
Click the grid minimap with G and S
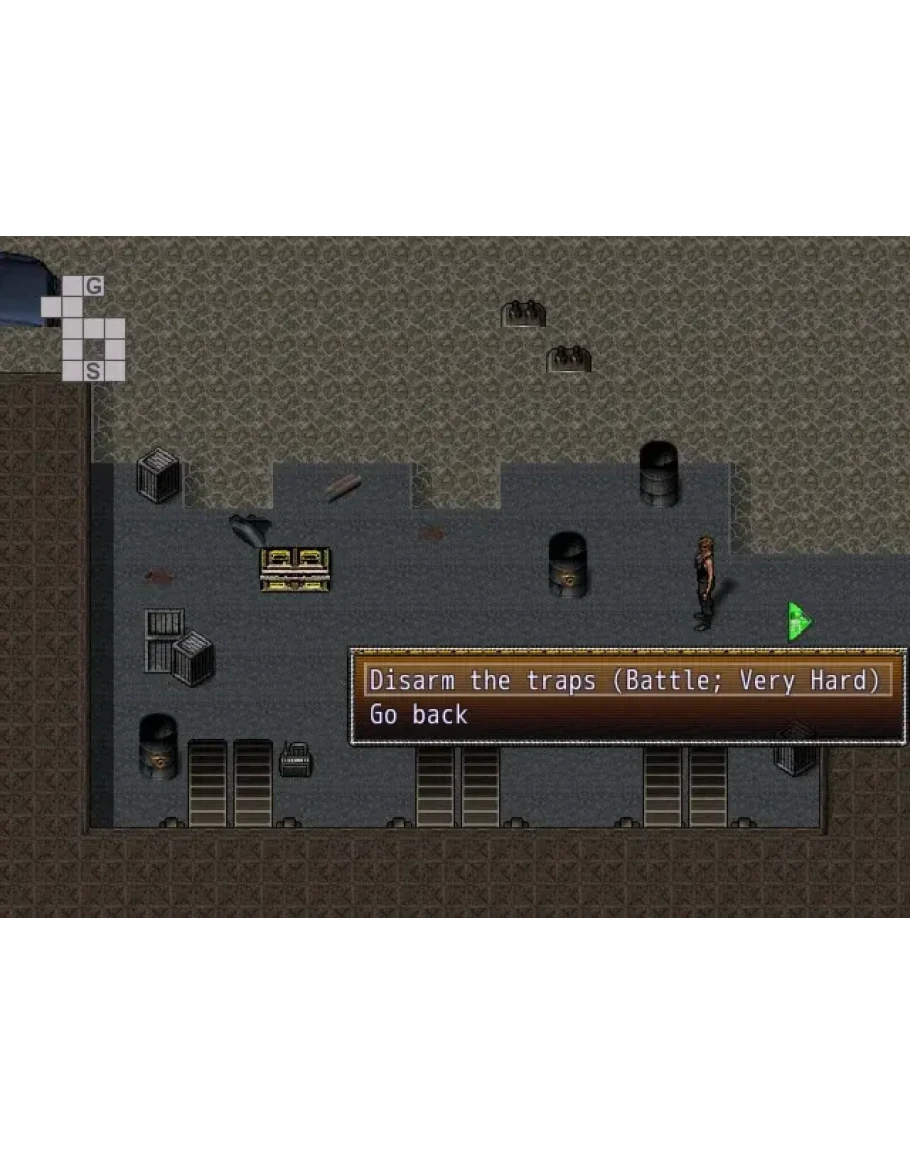(84, 329)
